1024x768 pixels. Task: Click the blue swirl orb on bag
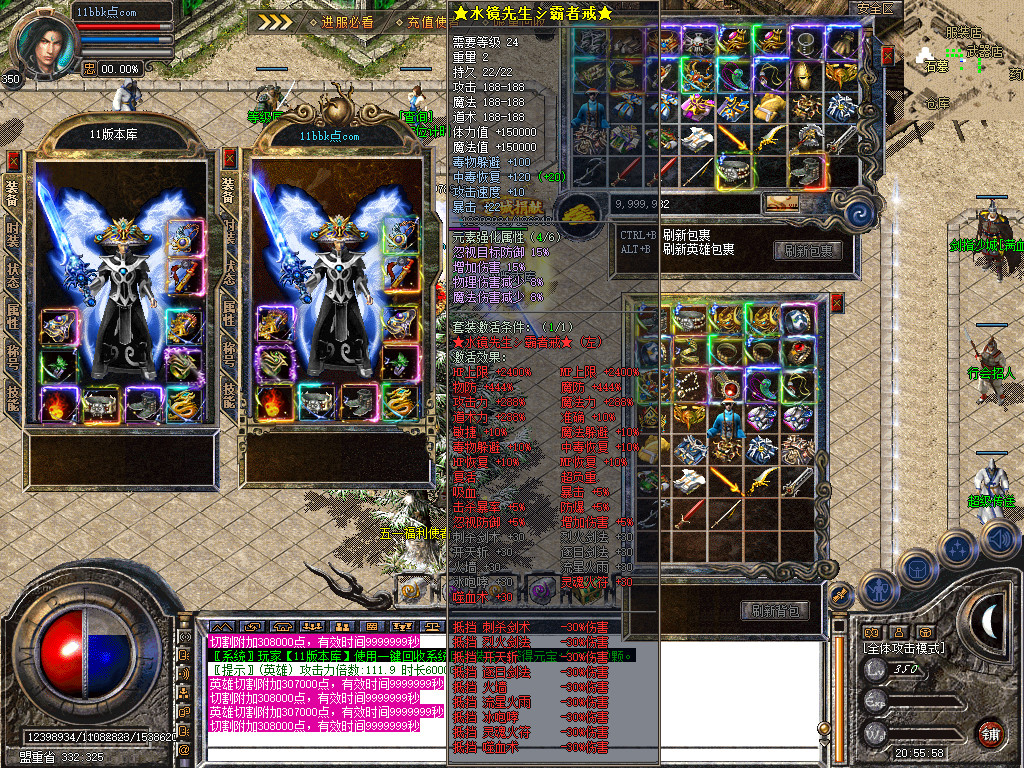tap(859, 212)
